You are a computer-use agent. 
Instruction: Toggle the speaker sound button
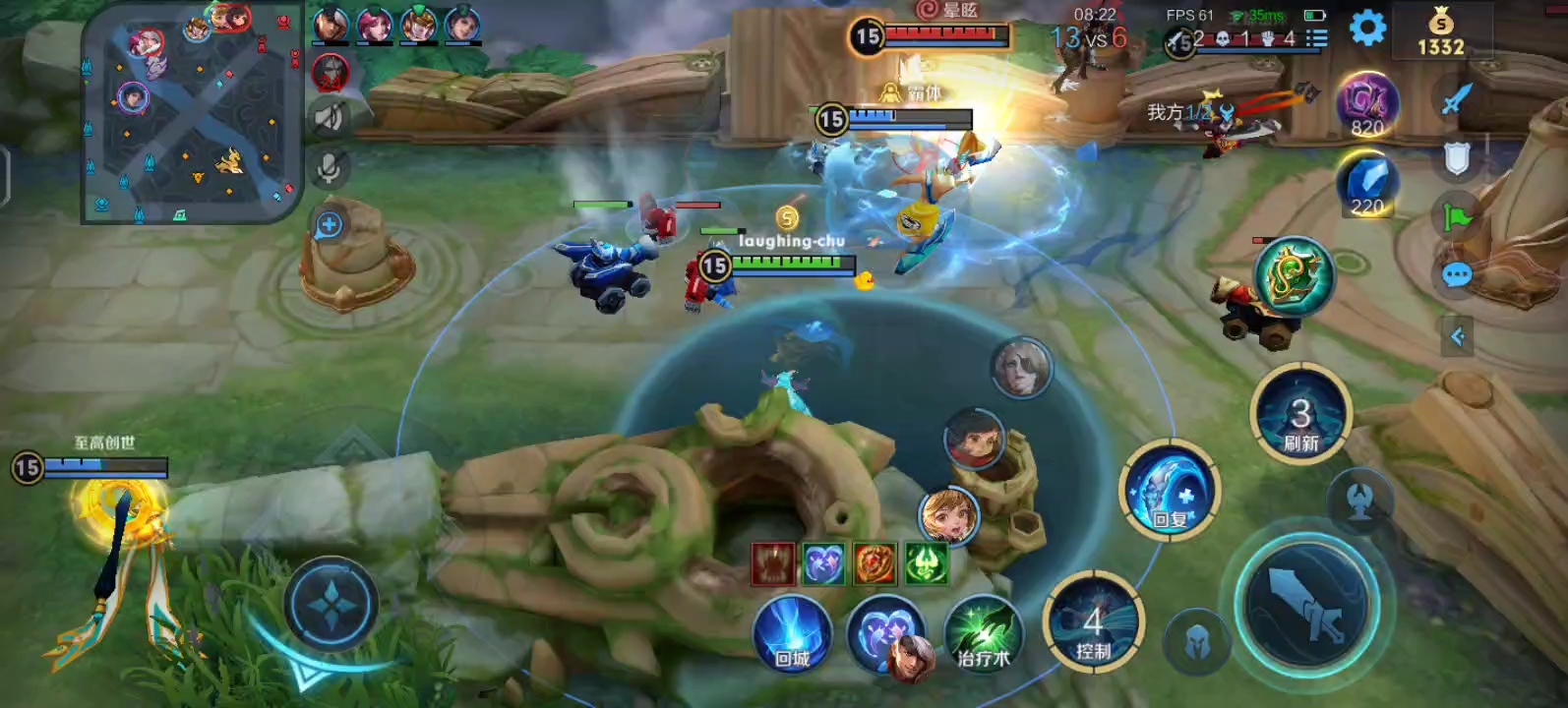[330, 118]
